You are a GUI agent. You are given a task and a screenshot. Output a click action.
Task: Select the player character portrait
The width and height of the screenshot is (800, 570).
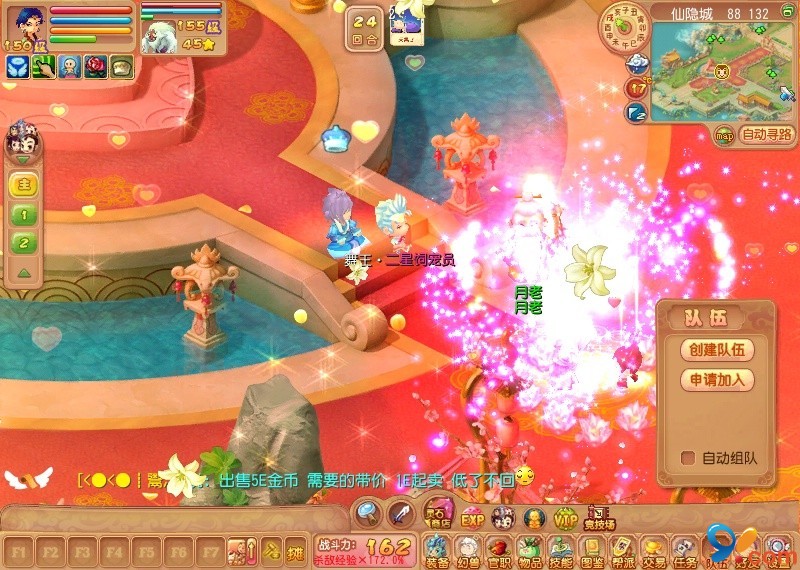[22, 24]
